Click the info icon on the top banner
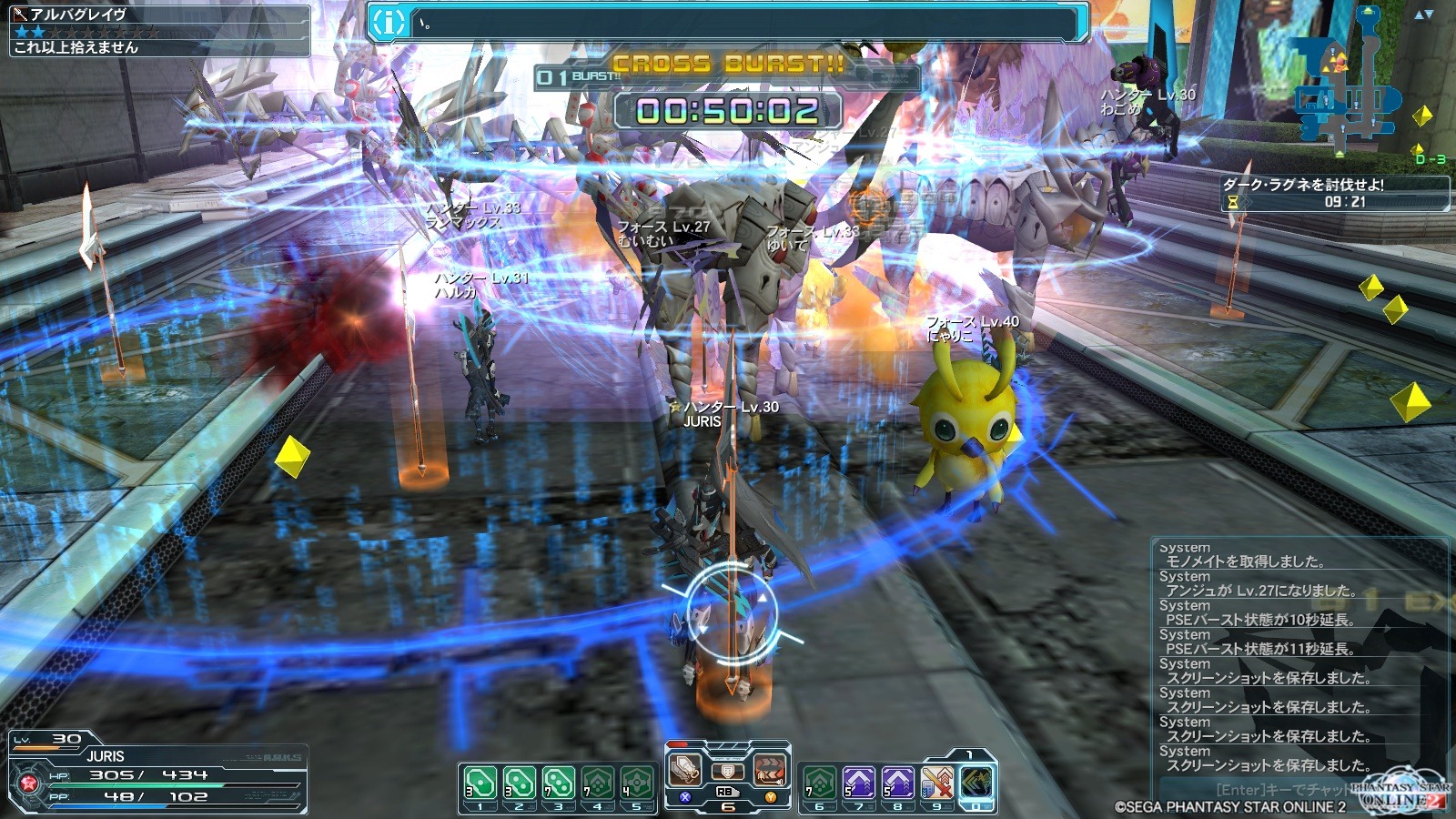 tap(389, 23)
